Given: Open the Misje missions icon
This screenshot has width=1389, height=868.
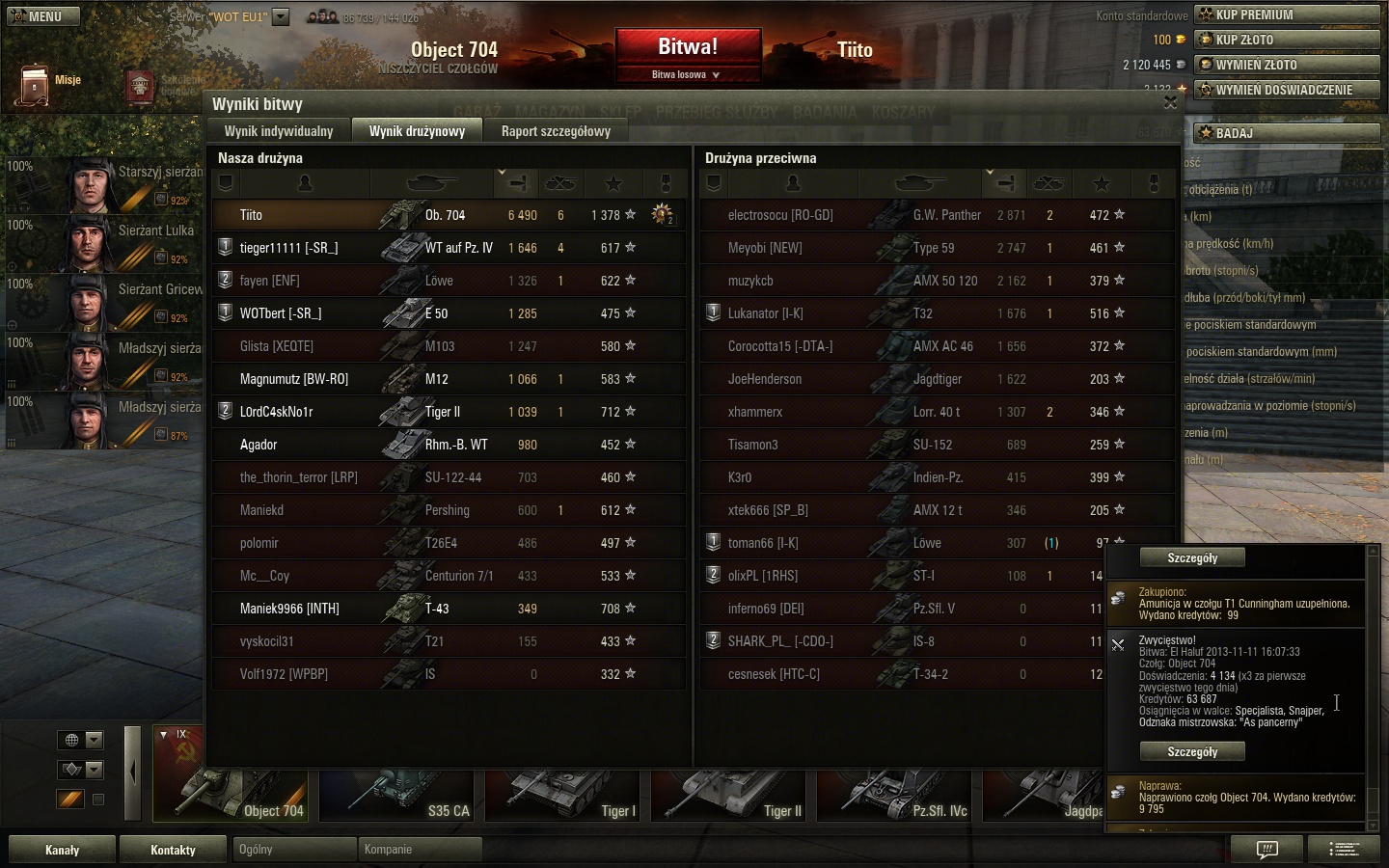Looking at the screenshot, I should click(35, 85).
